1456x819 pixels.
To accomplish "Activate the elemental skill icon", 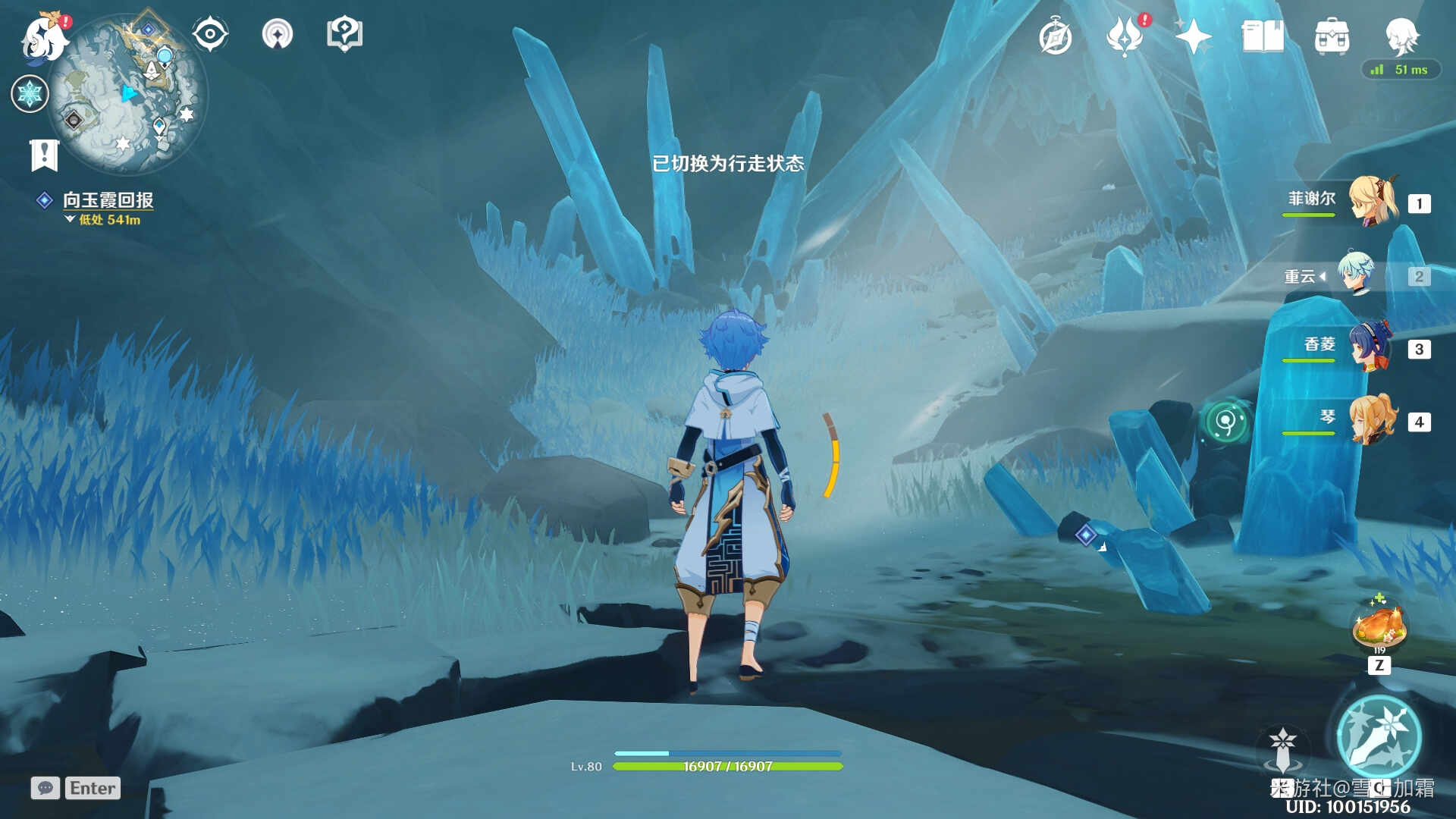I will tap(1282, 748).
